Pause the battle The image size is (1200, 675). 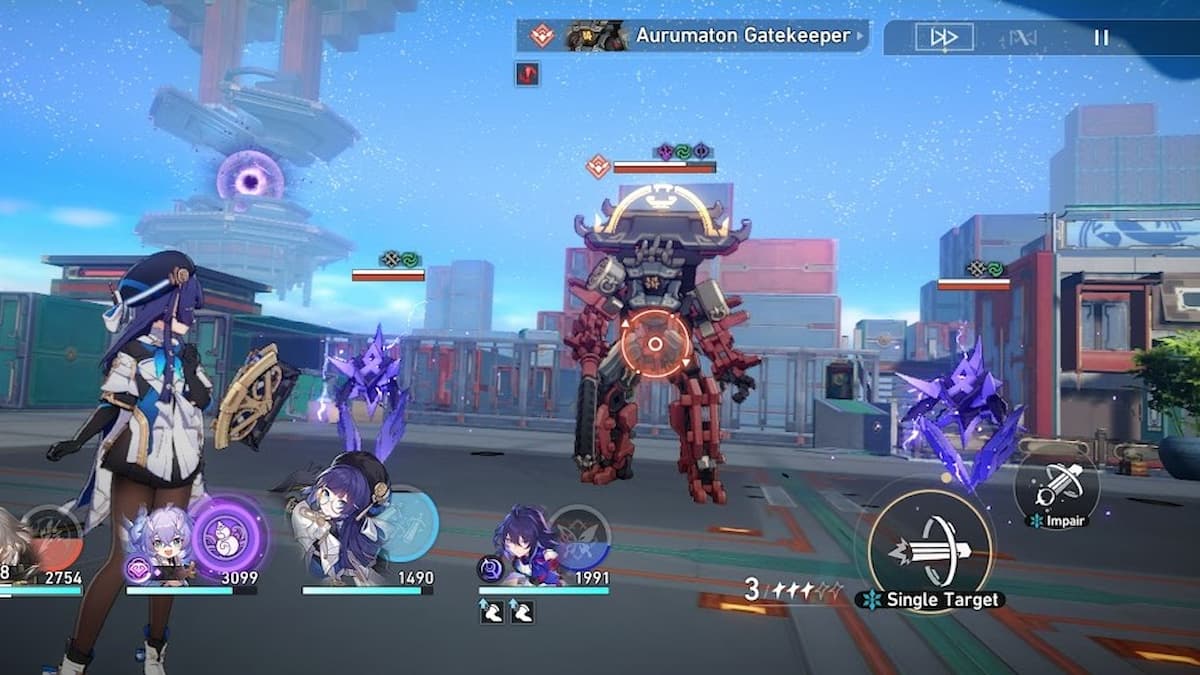pos(1101,37)
